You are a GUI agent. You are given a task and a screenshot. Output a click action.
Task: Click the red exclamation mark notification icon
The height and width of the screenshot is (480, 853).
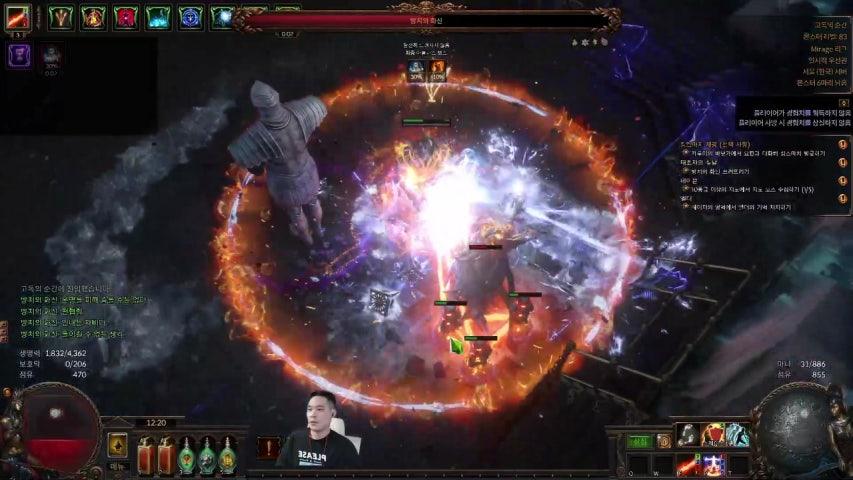pyautogui.click(x=268, y=447)
